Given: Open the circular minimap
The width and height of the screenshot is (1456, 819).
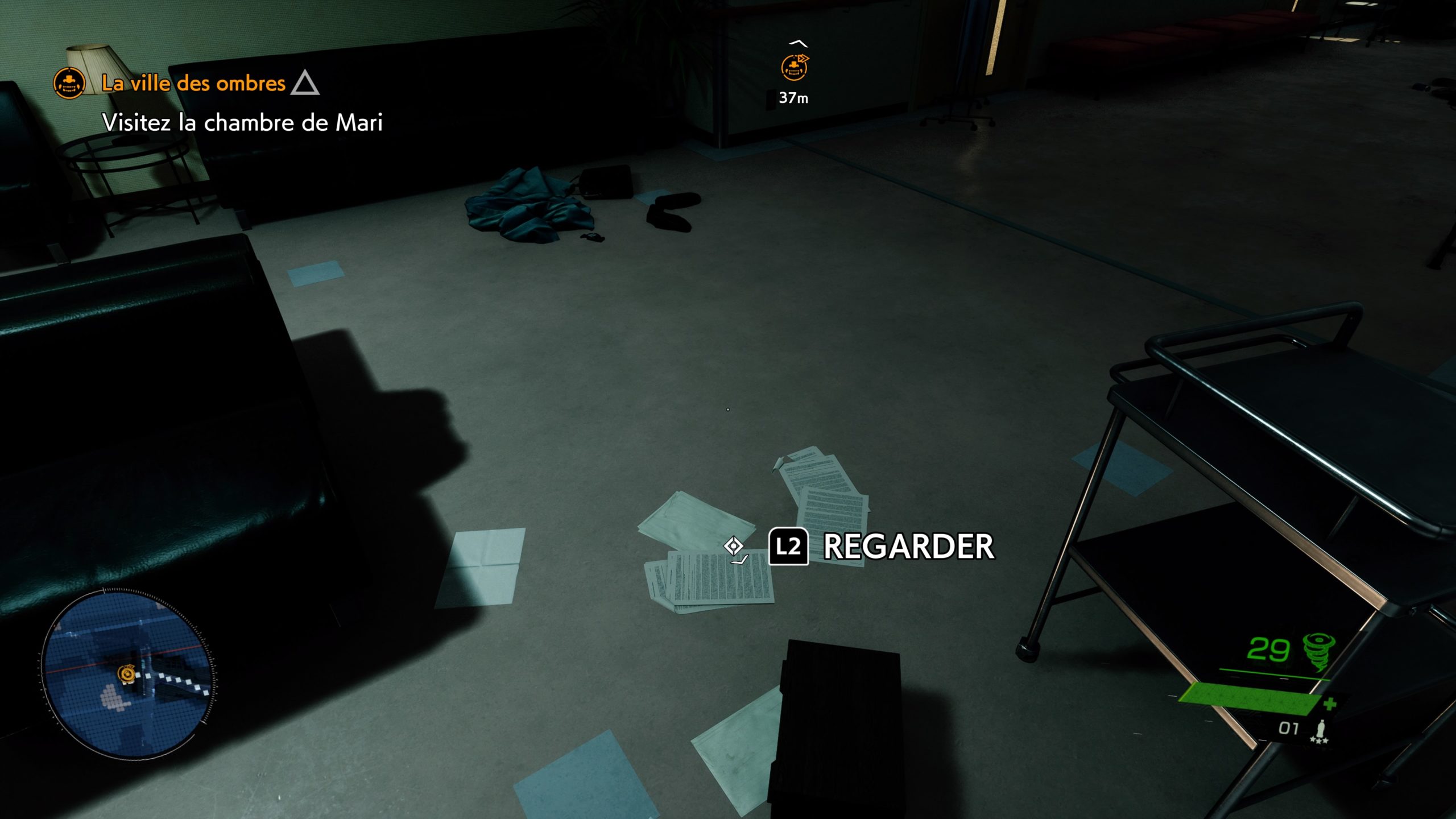Looking at the screenshot, I should (x=127, y=673).
